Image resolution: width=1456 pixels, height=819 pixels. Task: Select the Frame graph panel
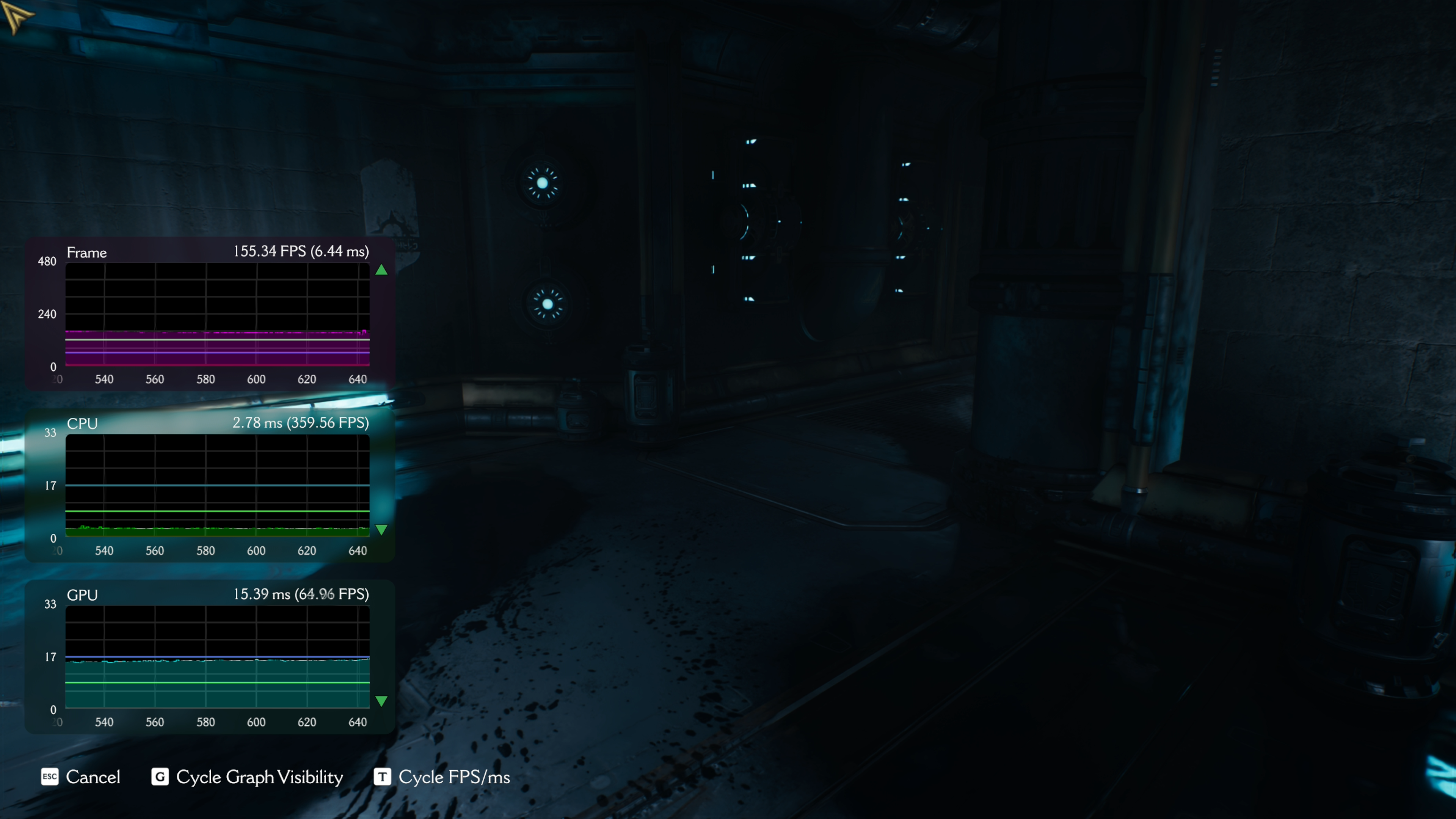click(x=217, y=314)
